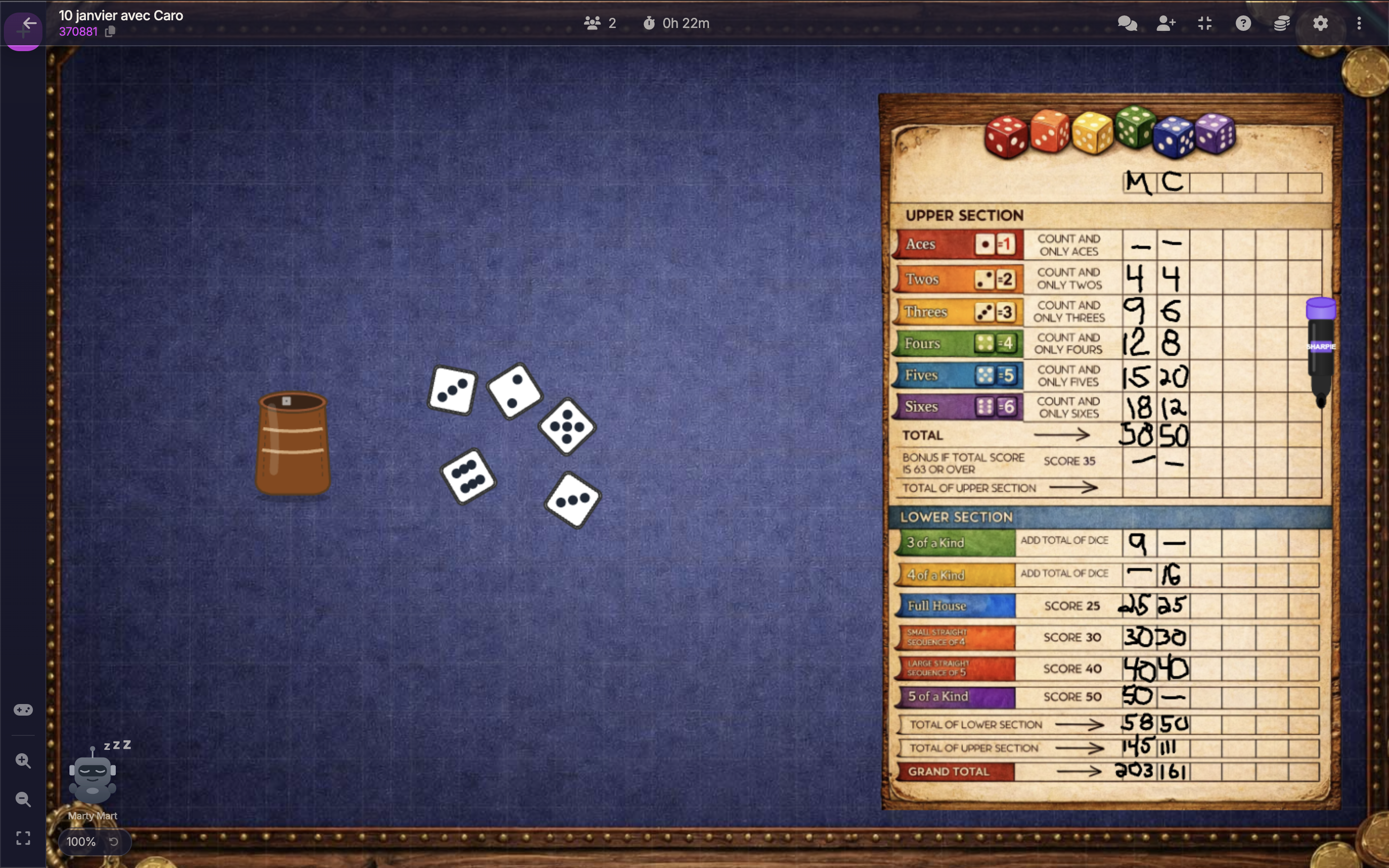Zoom out with the magnifier minus

23,800
